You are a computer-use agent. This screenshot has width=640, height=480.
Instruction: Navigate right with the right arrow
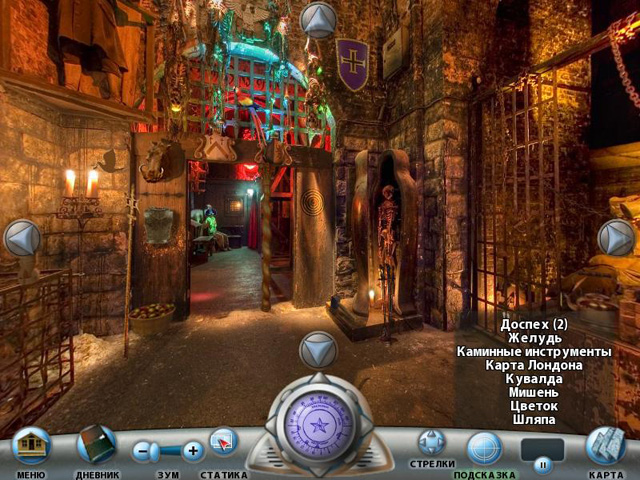click(x=616, y=238)
